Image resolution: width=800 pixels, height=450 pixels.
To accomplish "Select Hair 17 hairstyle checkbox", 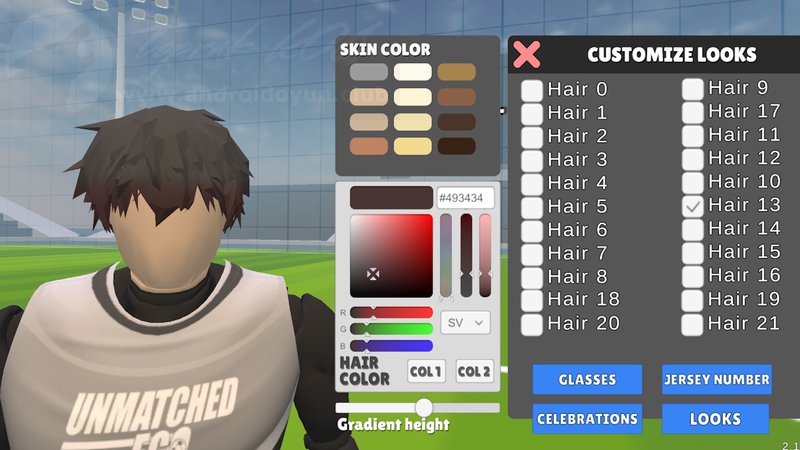I will 693,112.
